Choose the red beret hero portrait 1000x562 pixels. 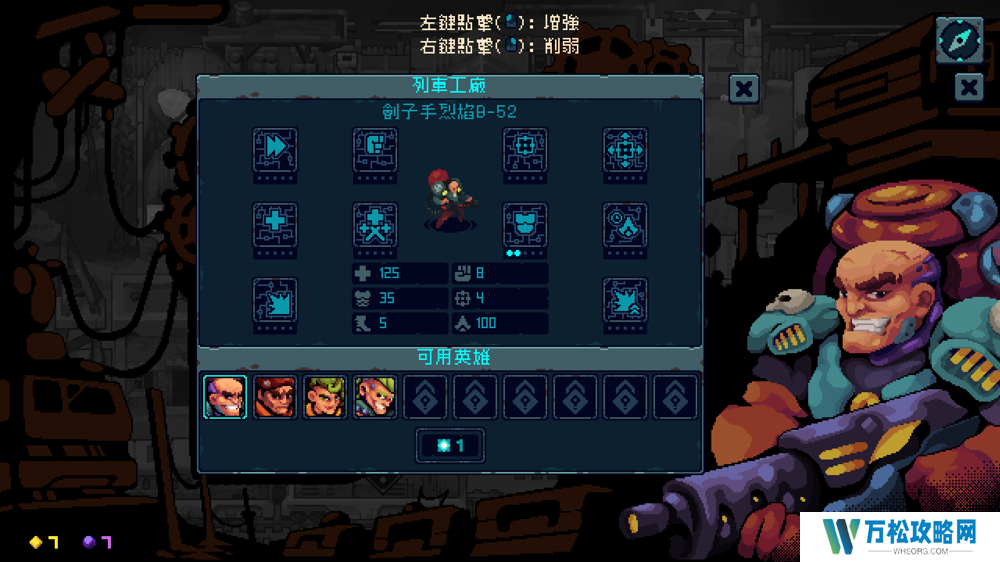click(275, 397)
